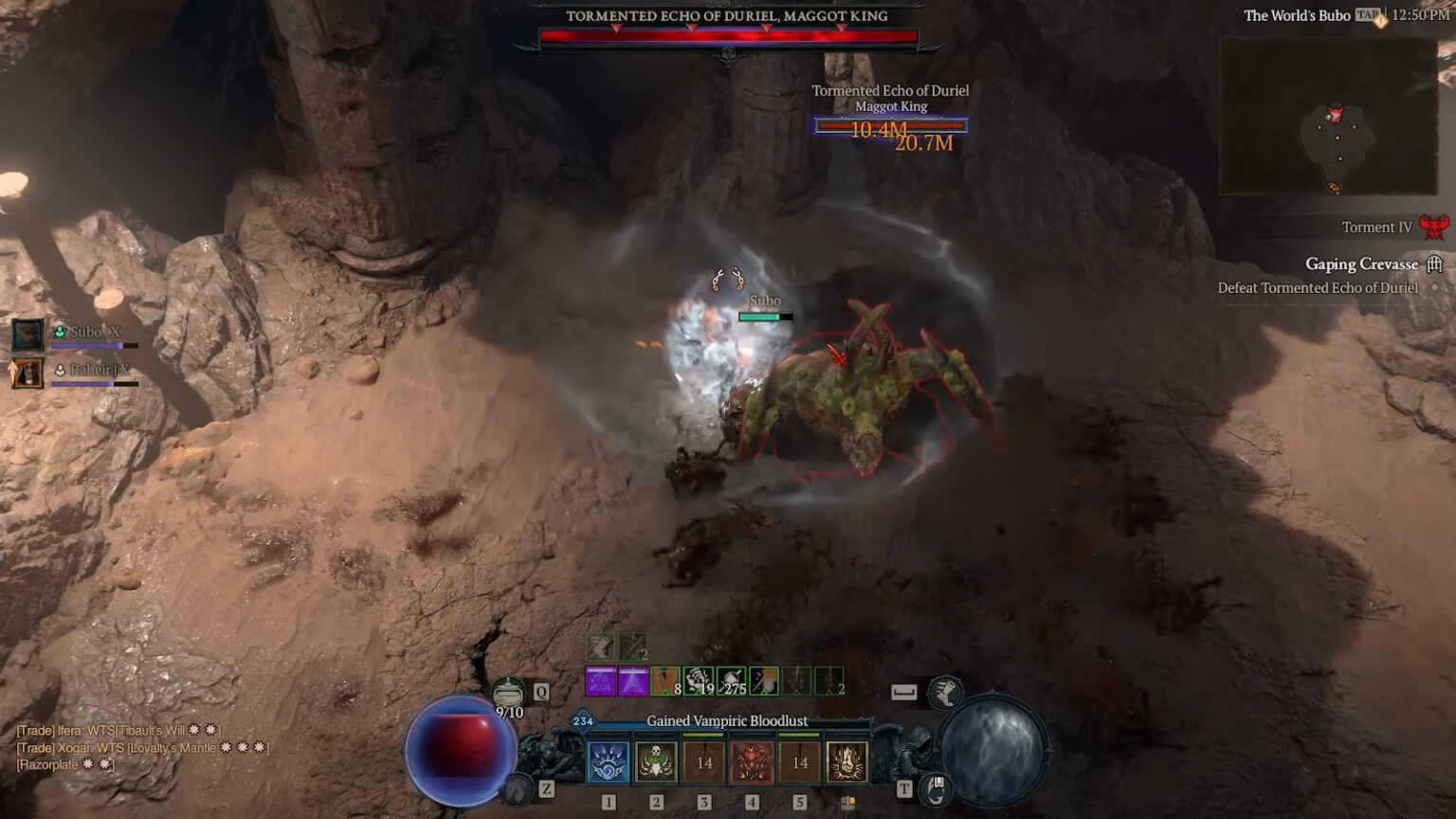1456x819 pixels.
Task: Click the leftmost purple buff icon
Action: (x=599, y=680)
